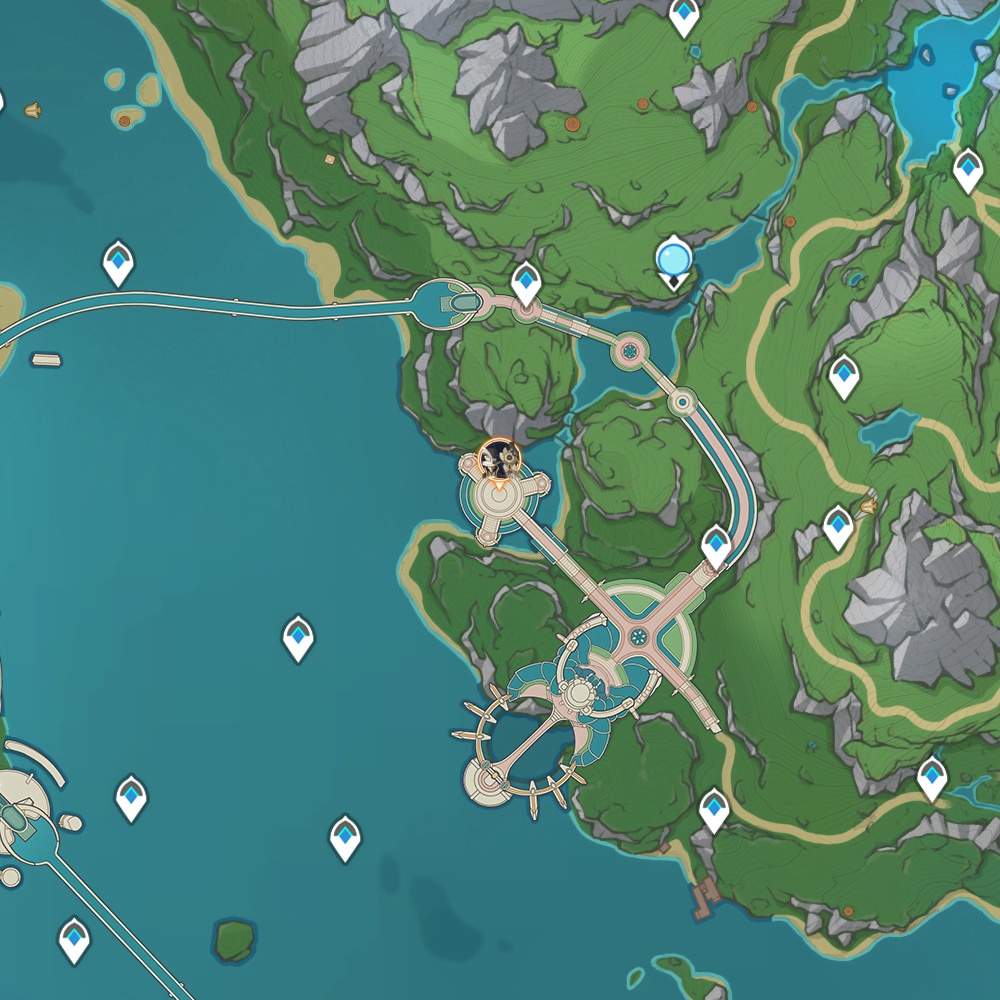The height and width of the screenshot is (1000, 1000).
Task: Select the player character portrait marker
Action: [x=498, y=460]
